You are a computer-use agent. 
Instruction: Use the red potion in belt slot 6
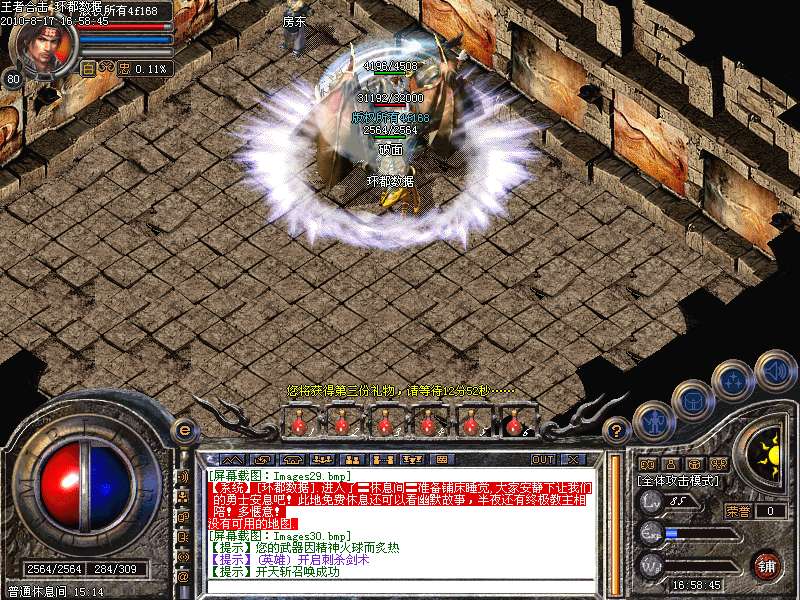[514, 424]
